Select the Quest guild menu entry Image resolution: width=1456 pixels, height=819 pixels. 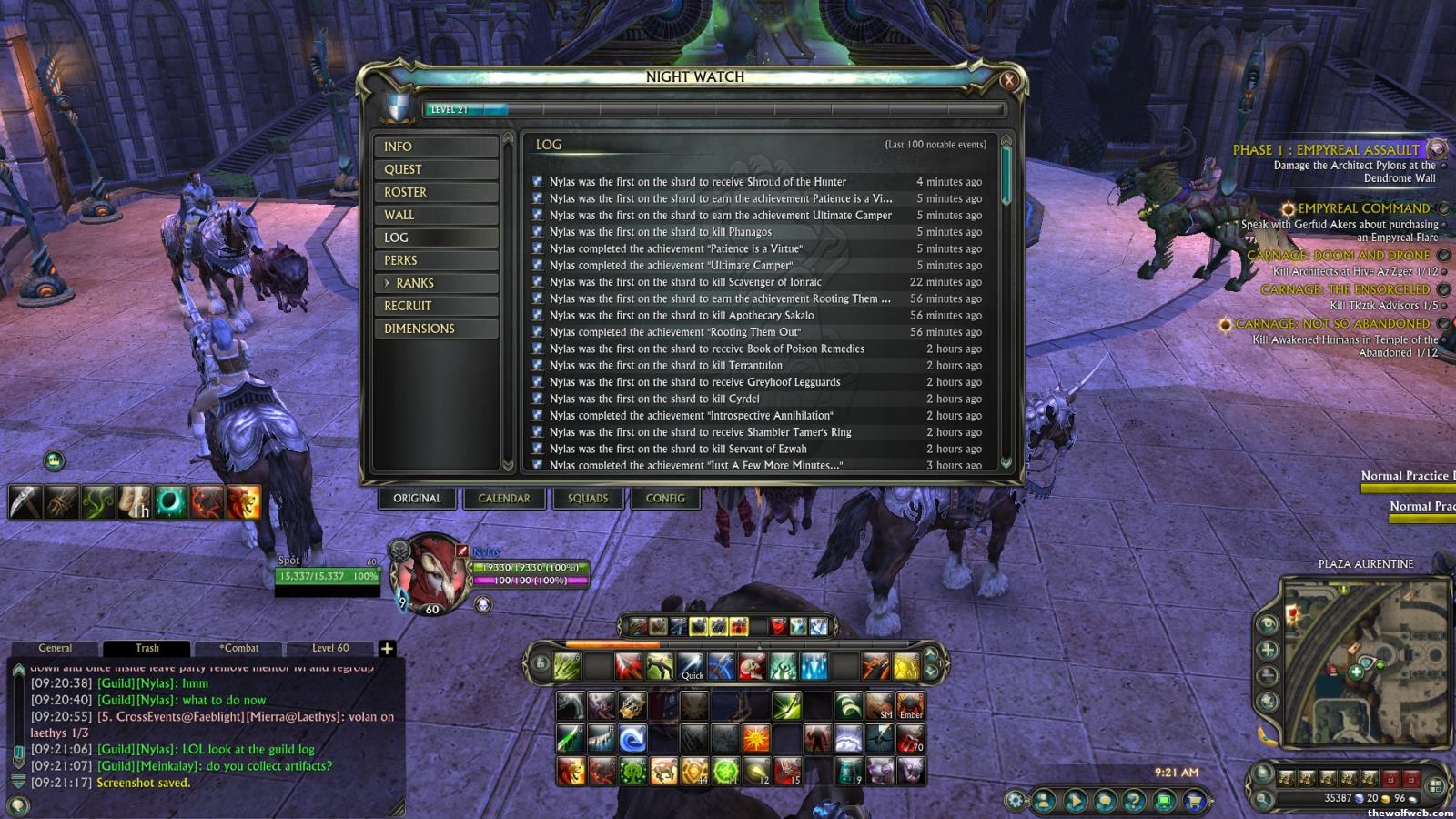[436, 169]
